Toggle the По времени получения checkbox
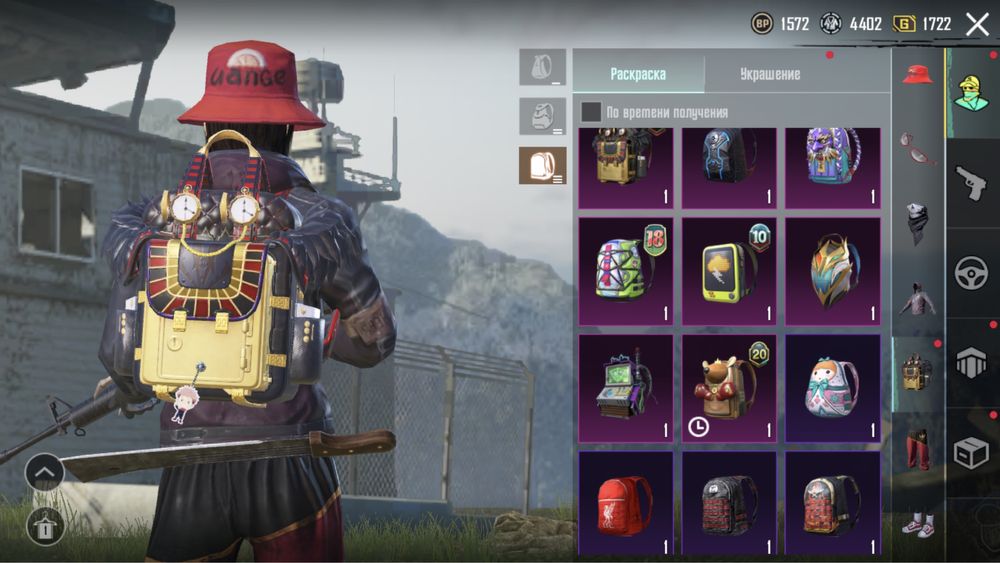This screenshot has width=1000, height=563. pos(592,112)
